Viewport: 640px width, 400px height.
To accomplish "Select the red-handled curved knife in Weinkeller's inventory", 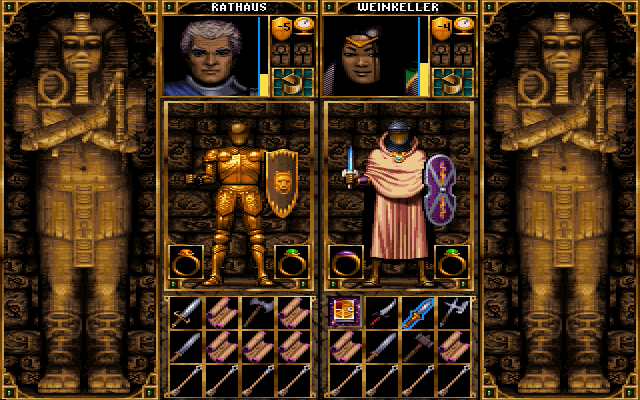I will click(380, 312).
